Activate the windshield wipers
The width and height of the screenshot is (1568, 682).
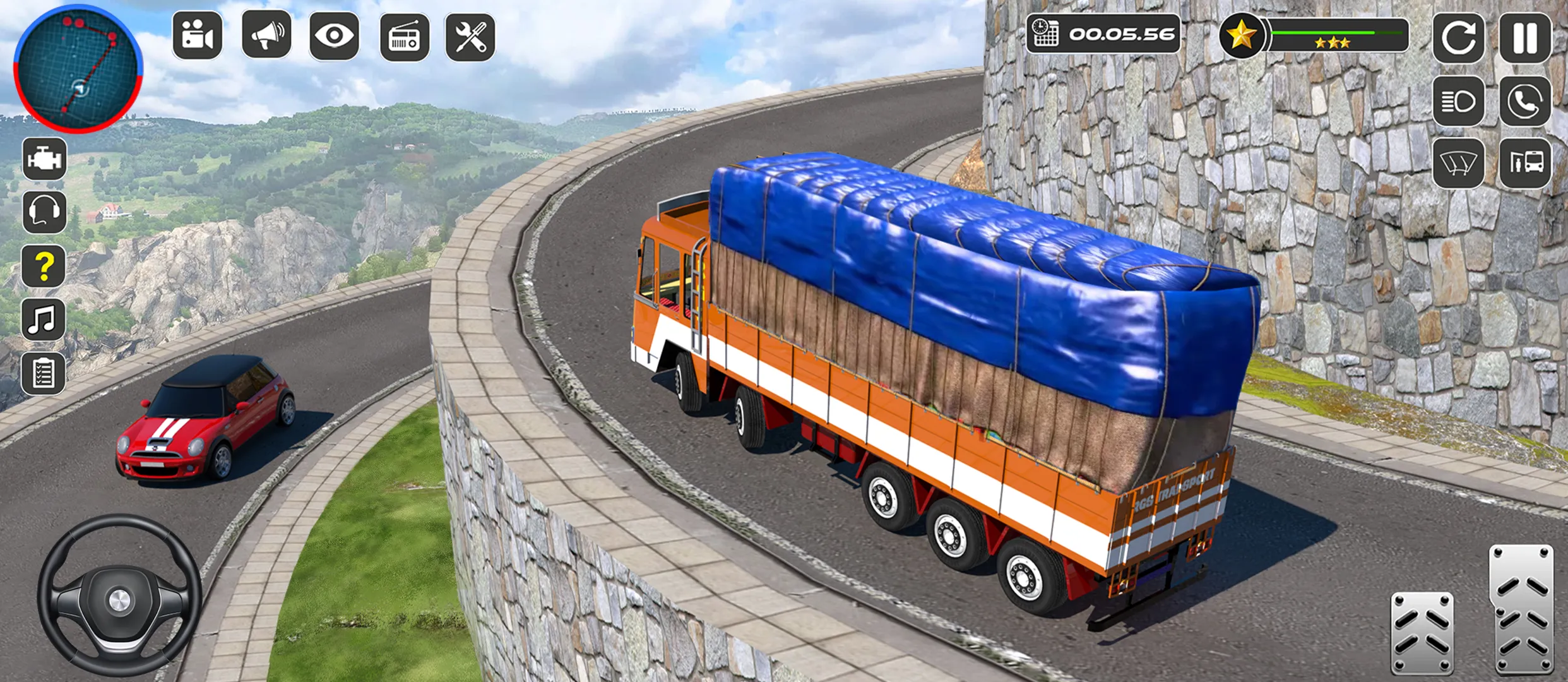click(x=1458, y=163)
